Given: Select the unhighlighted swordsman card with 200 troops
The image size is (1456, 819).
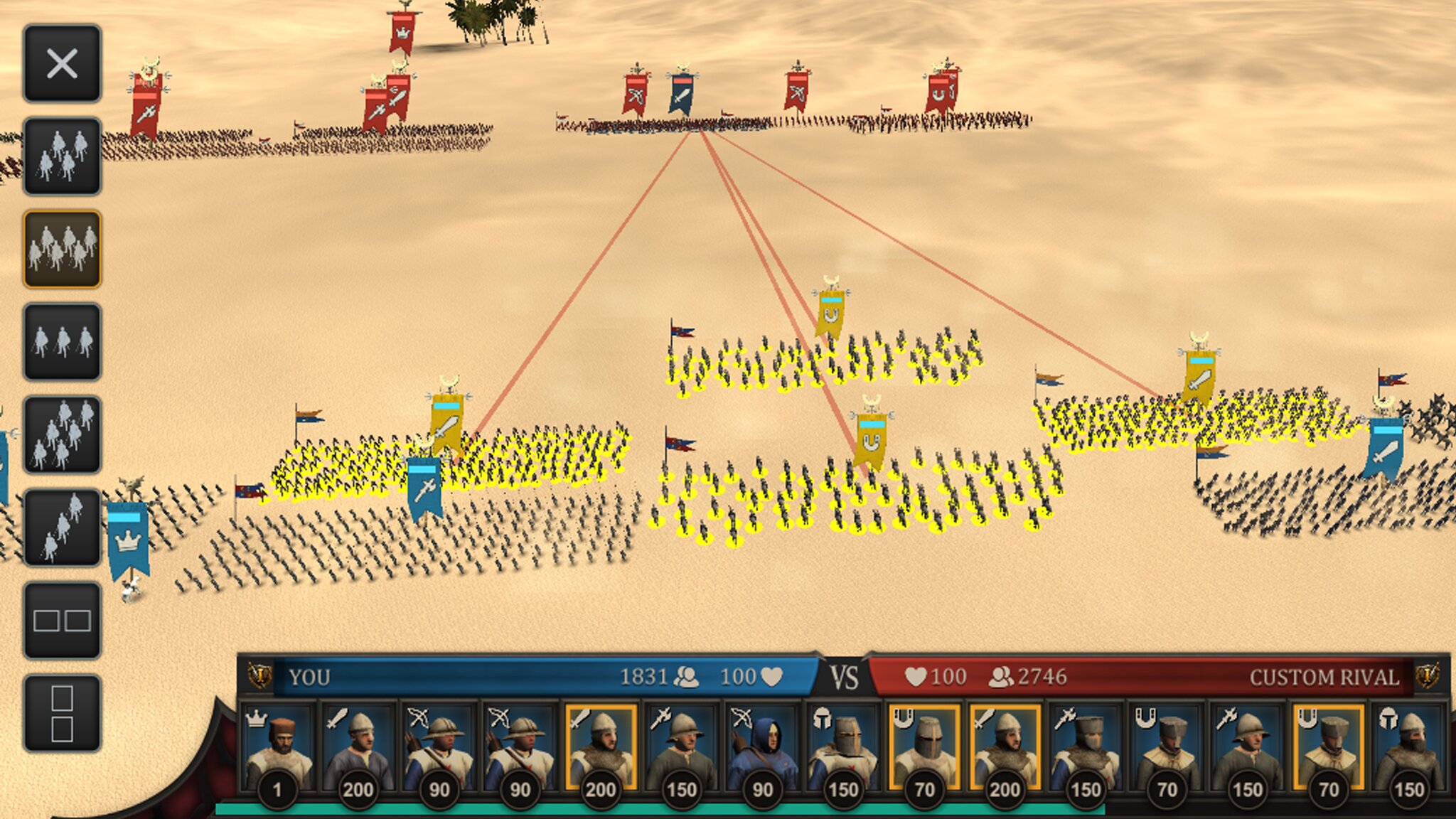Looking at the screenshot, I should 358,750.
